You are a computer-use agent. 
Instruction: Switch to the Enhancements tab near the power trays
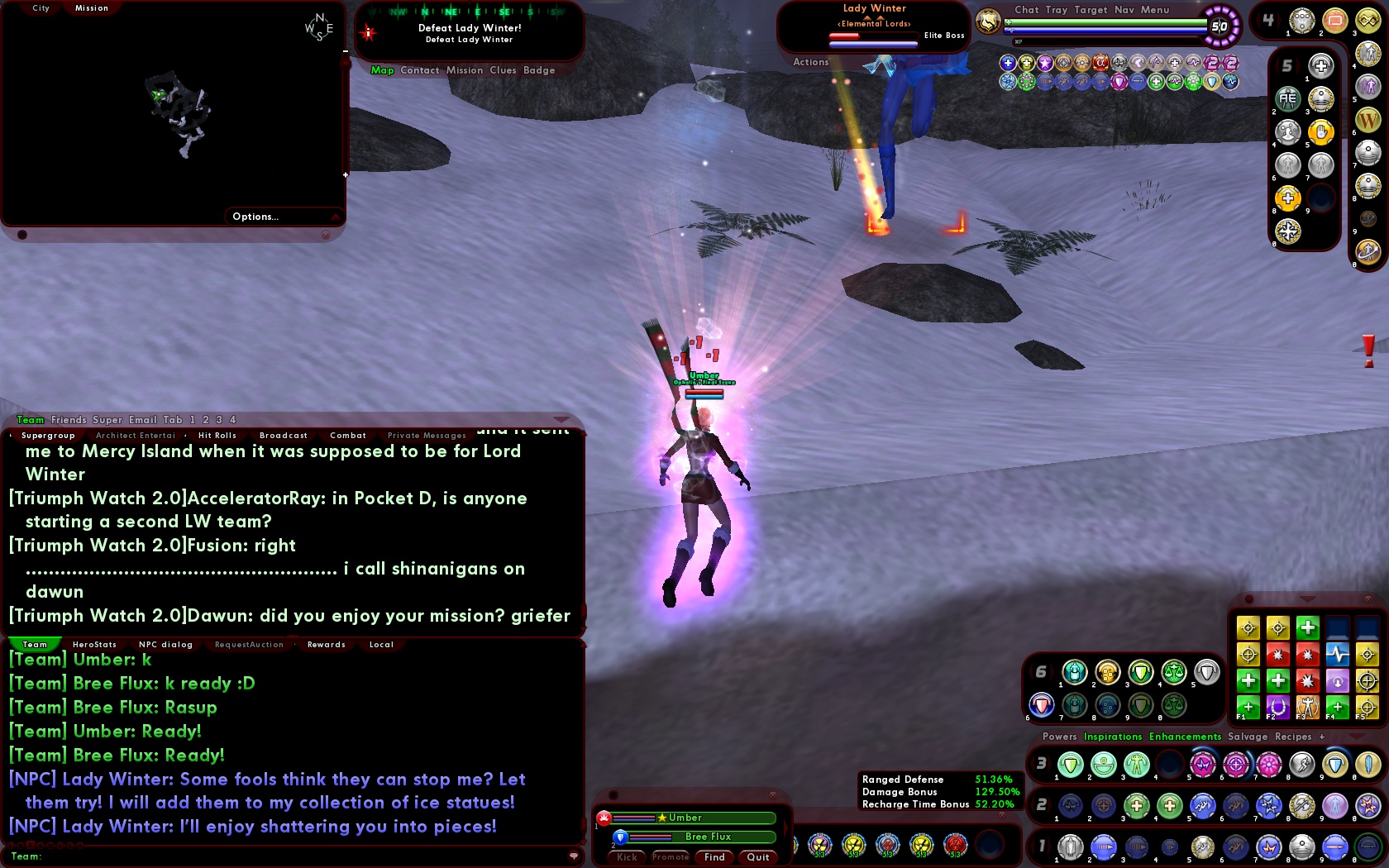(x=1184, y=737)
